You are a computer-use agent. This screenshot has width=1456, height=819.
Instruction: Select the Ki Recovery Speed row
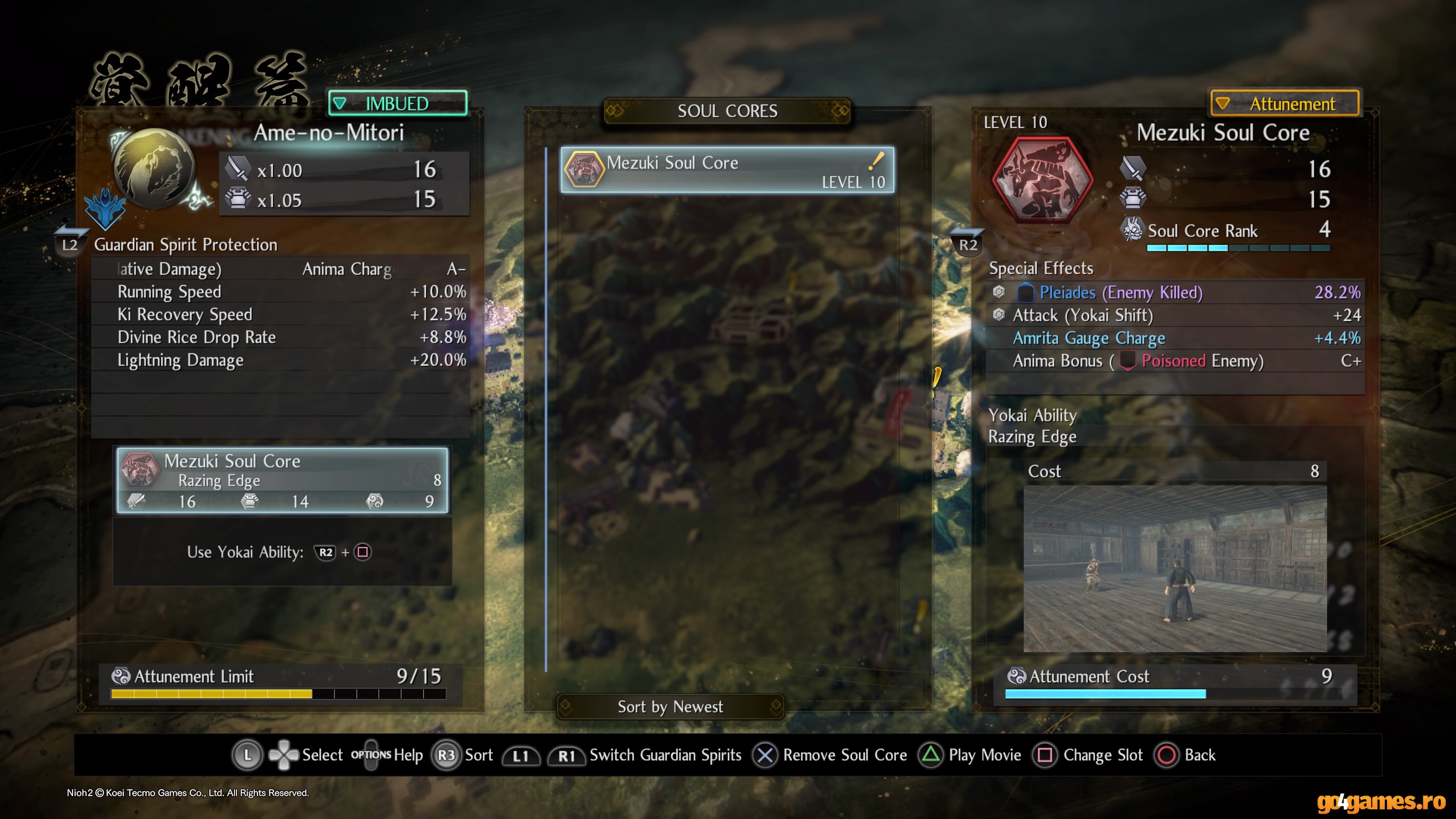280,314
